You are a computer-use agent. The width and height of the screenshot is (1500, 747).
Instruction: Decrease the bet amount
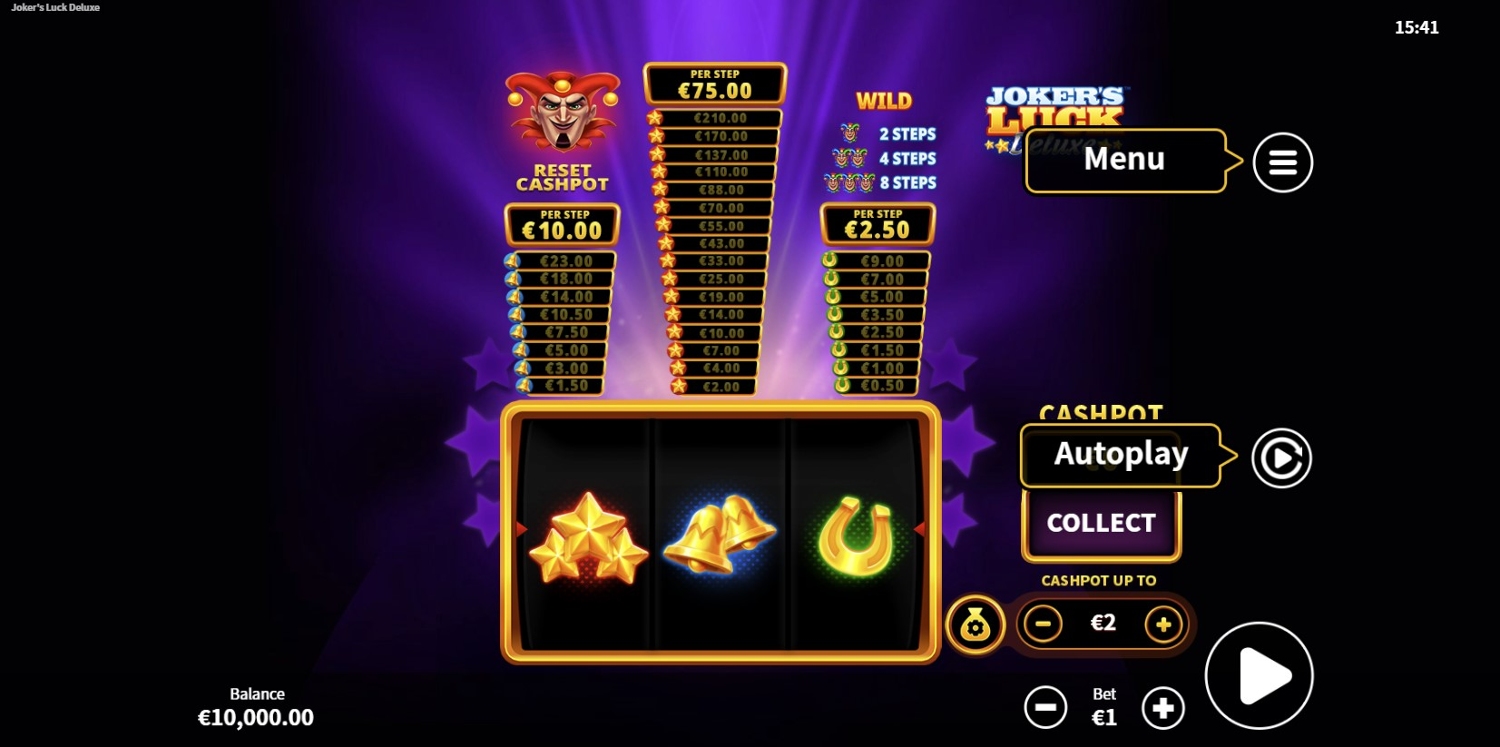tap(1045, 708)
